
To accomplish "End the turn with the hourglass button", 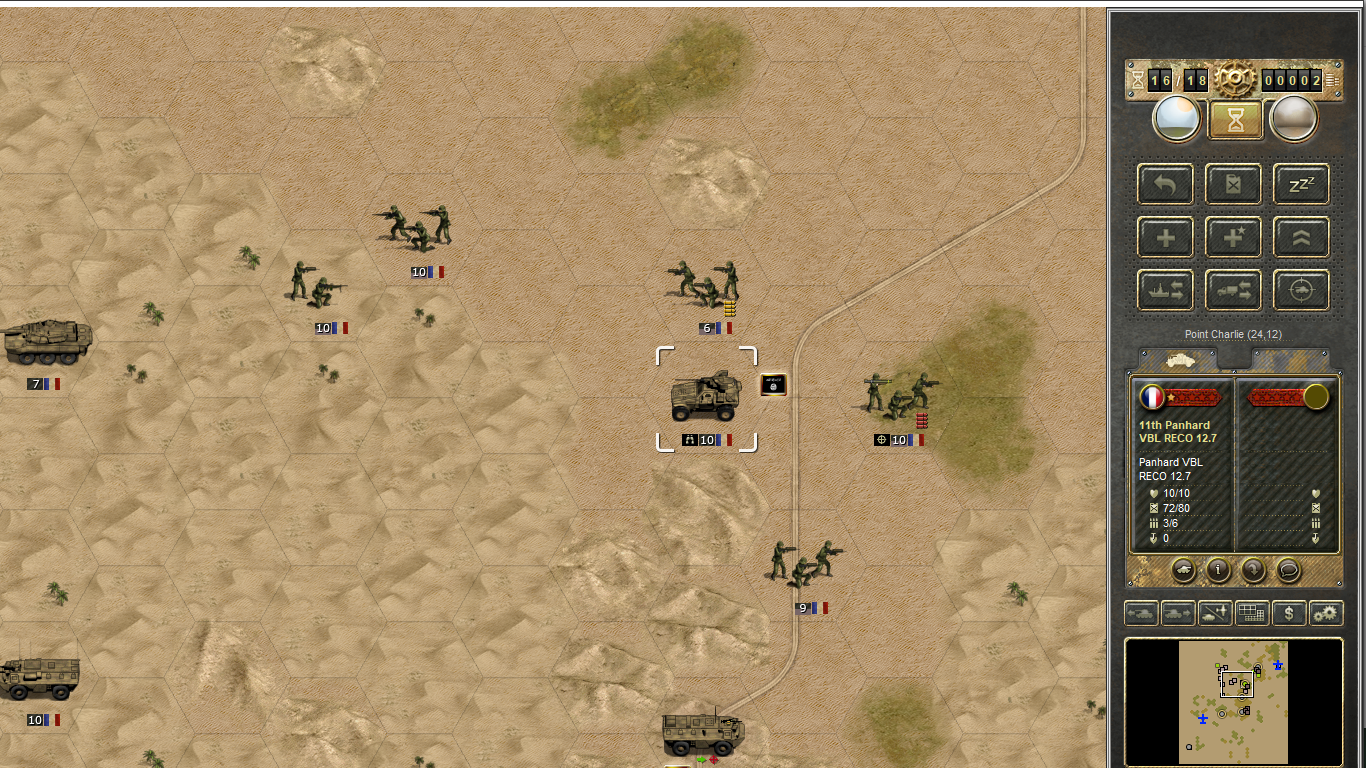I will pyautogui.click(x=1234, y=120).
